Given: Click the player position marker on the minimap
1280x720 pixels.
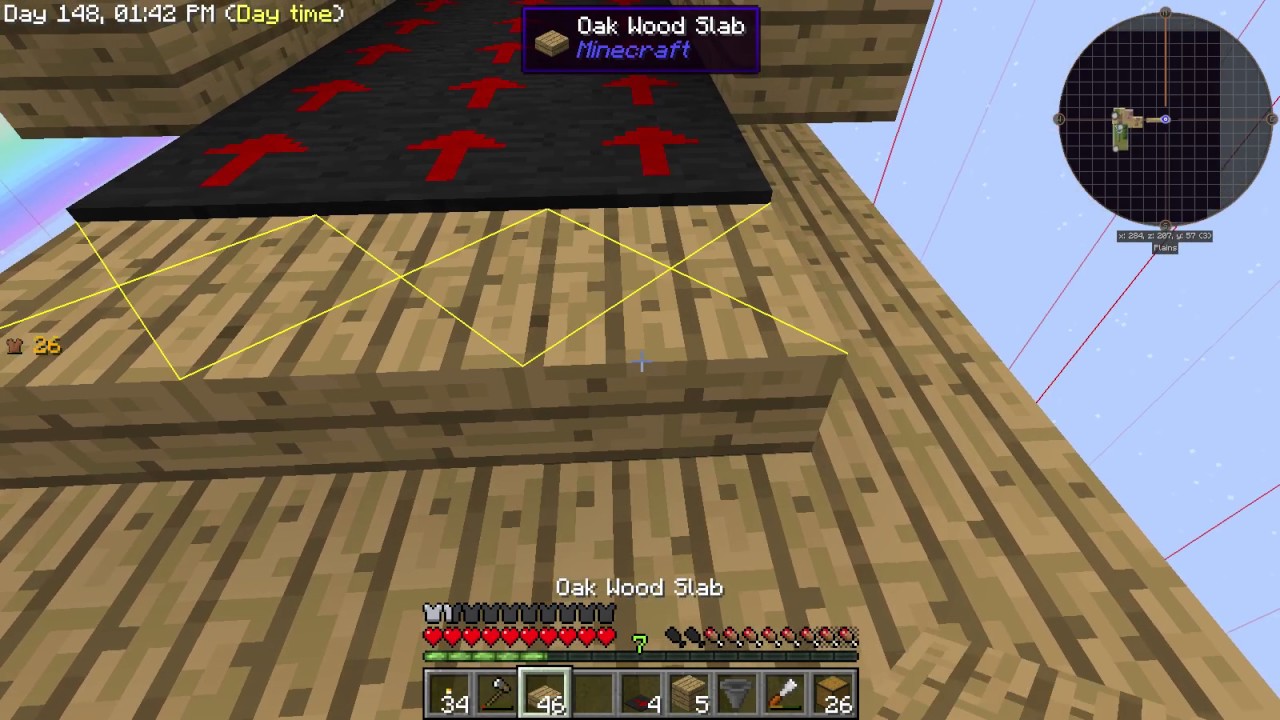Looking at the screenshot, I should 1165,119.
